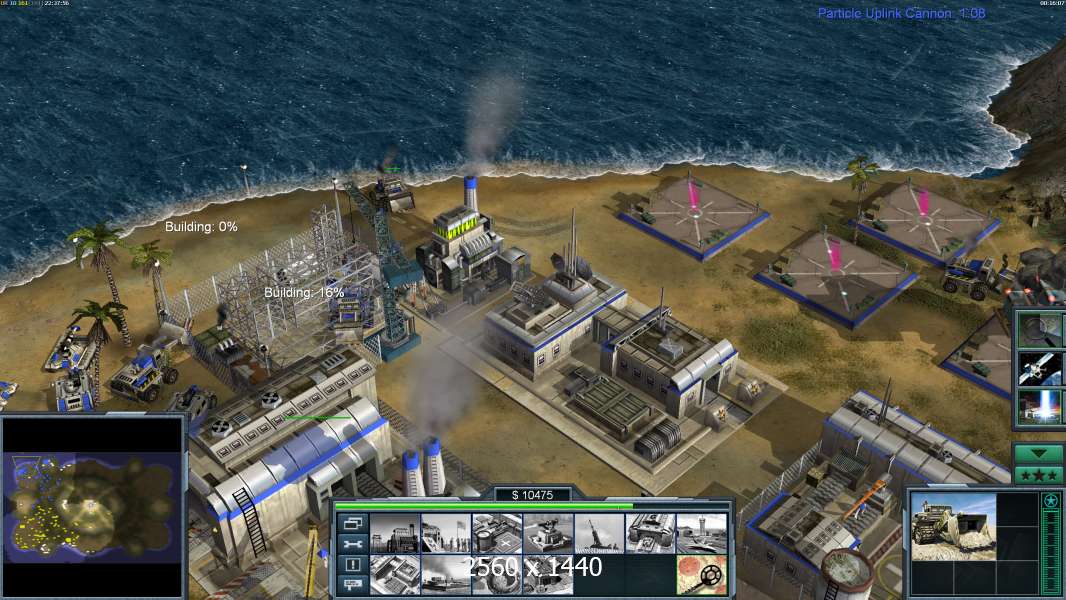Choose the Particle Cannon build icon
This screenshot has width=1066, height=600.
[445, 574]
